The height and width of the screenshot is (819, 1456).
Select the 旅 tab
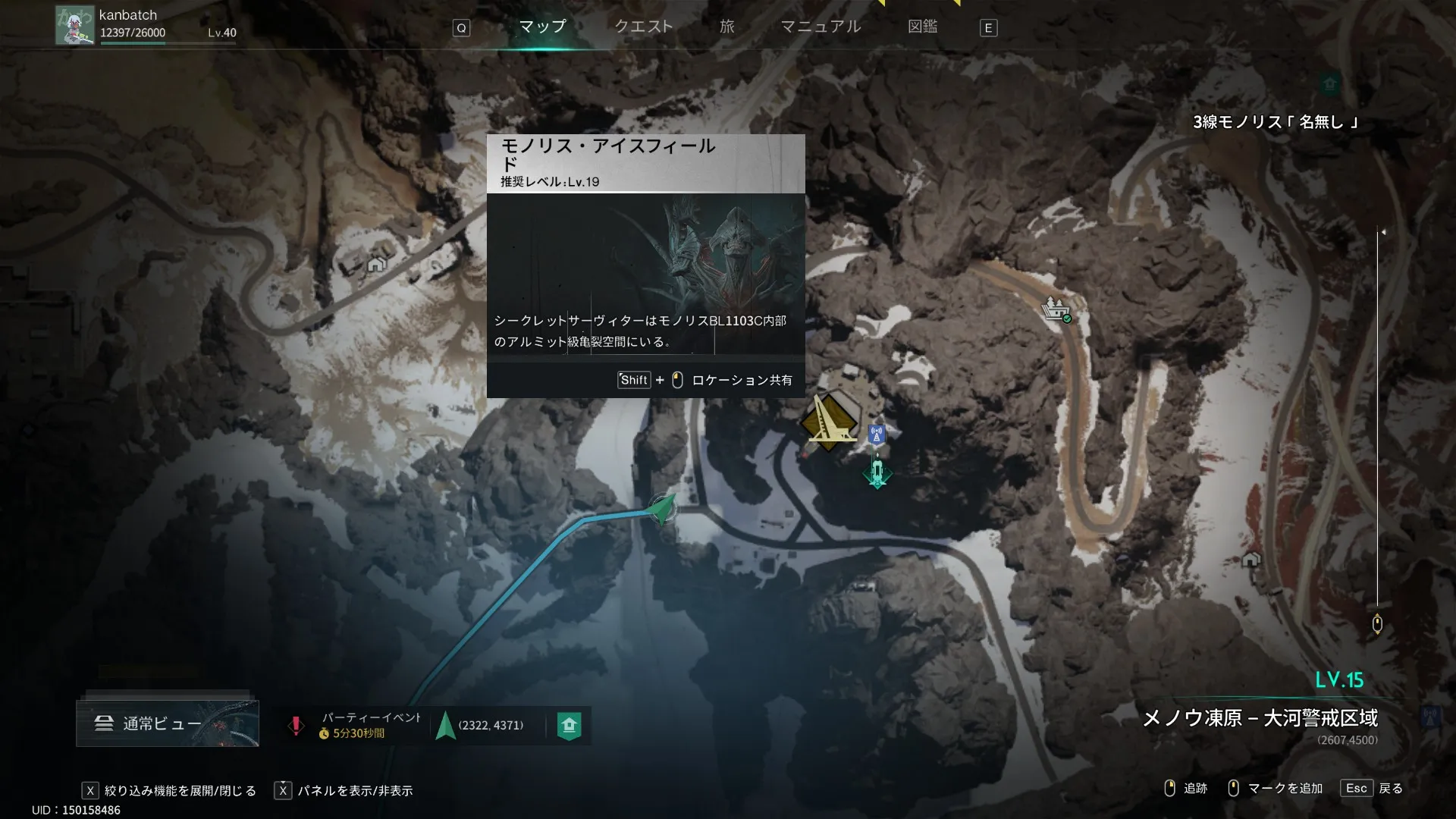pos(726,27)
